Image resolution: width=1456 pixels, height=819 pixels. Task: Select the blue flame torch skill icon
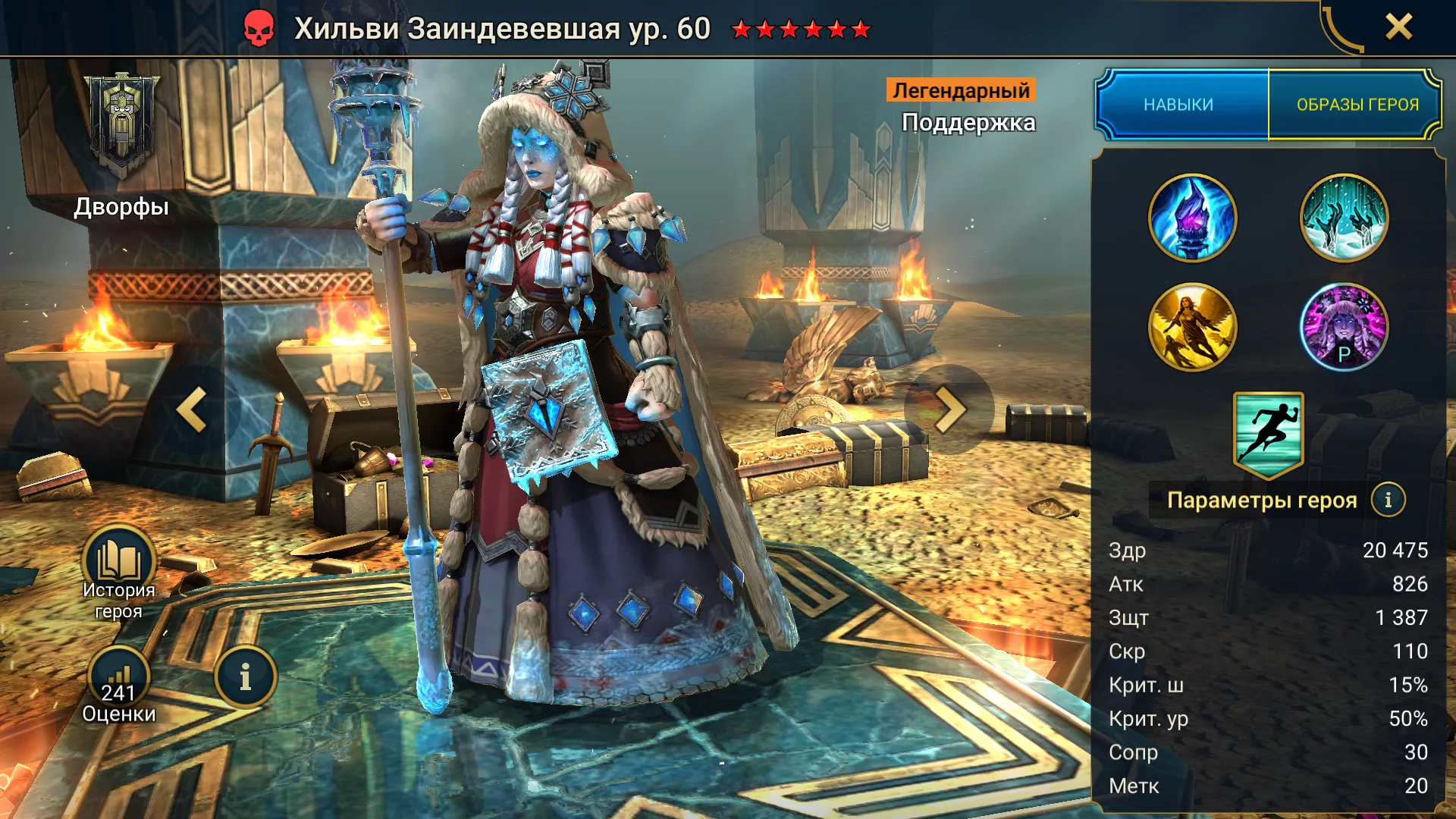pyautogui.click(x=1192, y=218)
